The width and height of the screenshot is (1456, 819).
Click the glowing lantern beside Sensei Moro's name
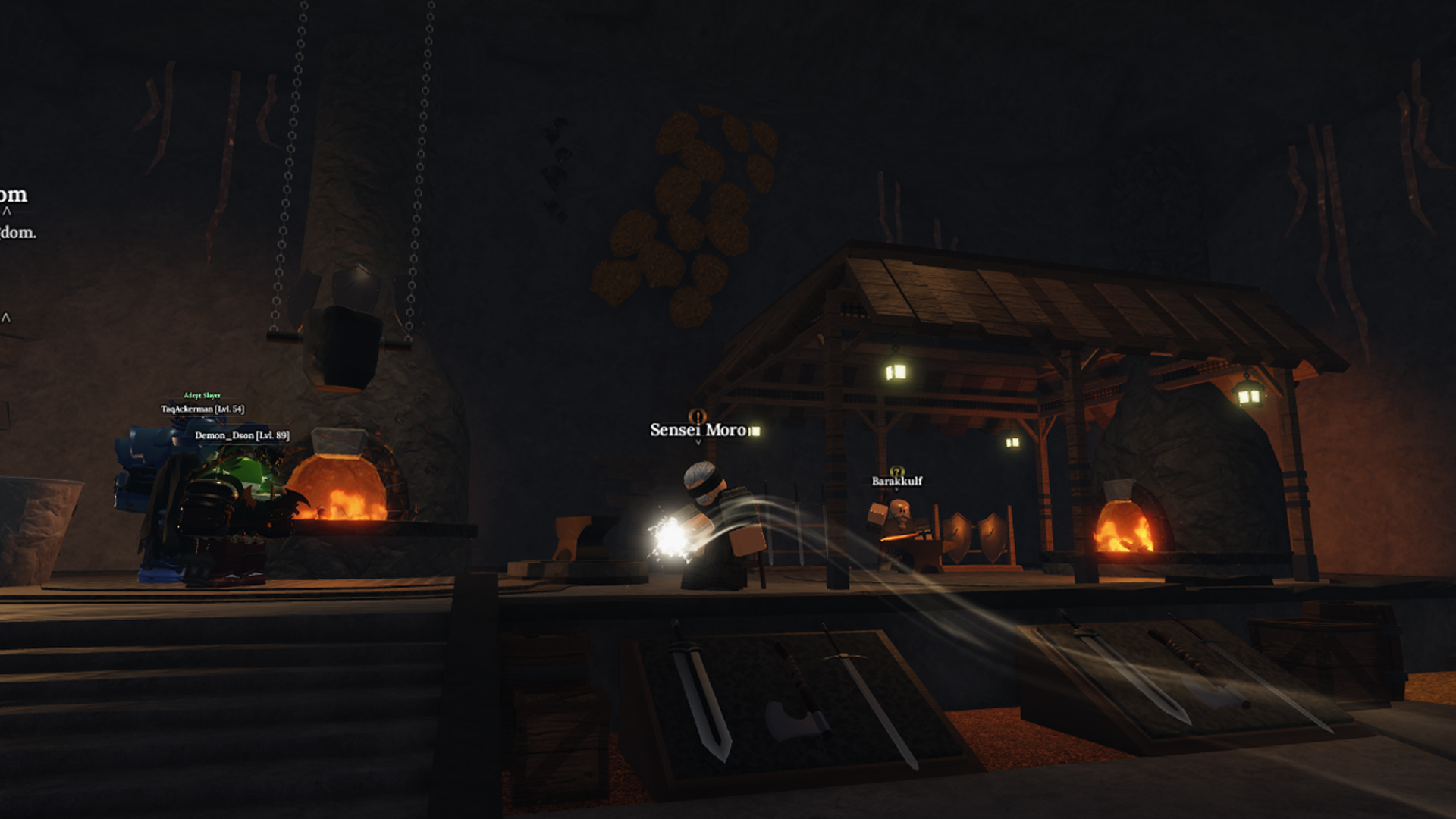(755, 431)
